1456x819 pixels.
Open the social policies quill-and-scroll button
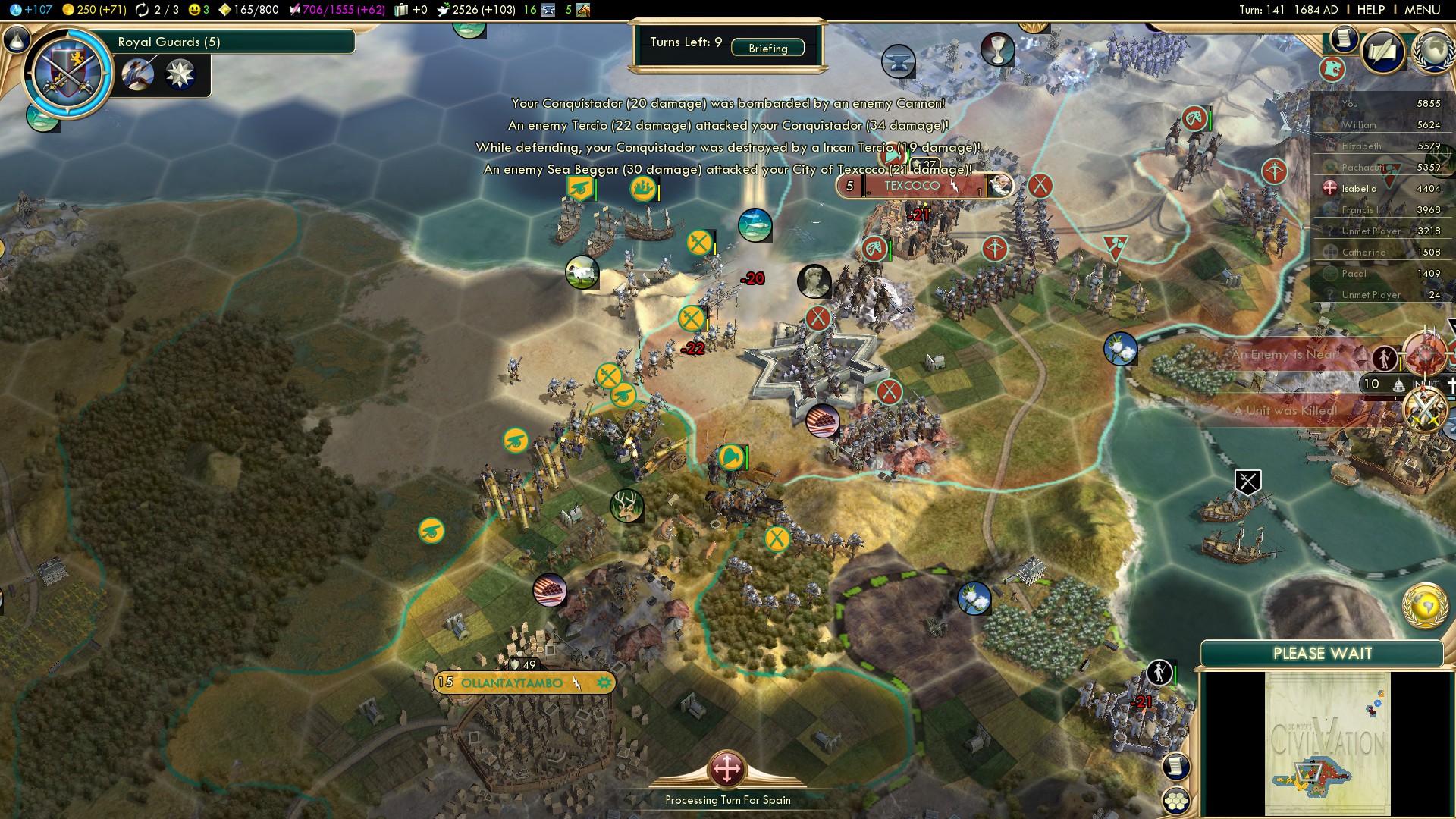click(x=1382, y=52)
